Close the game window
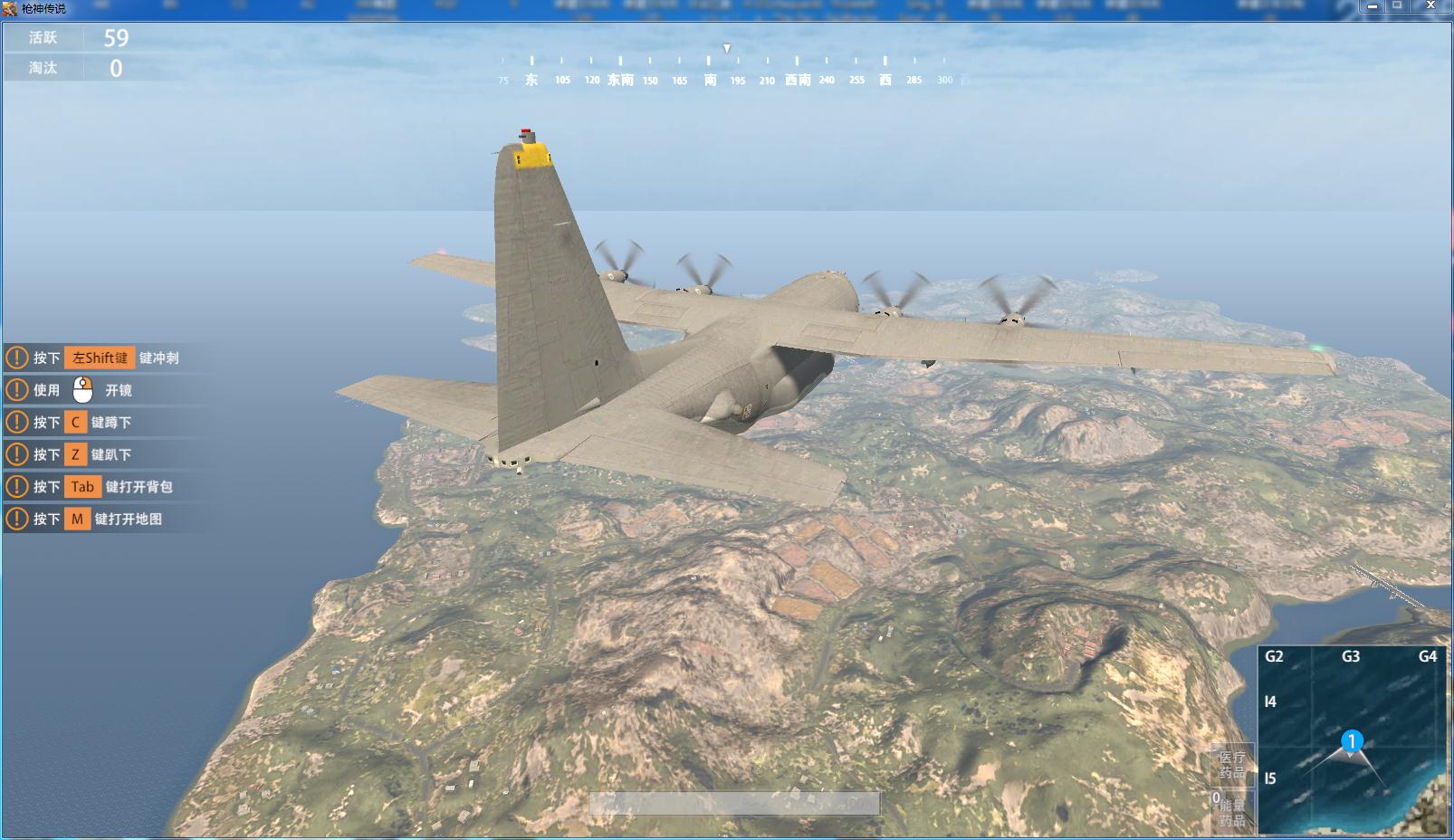Image resolution: width=1454 pixels, height=840 pixels. (x=1430, y=6)
